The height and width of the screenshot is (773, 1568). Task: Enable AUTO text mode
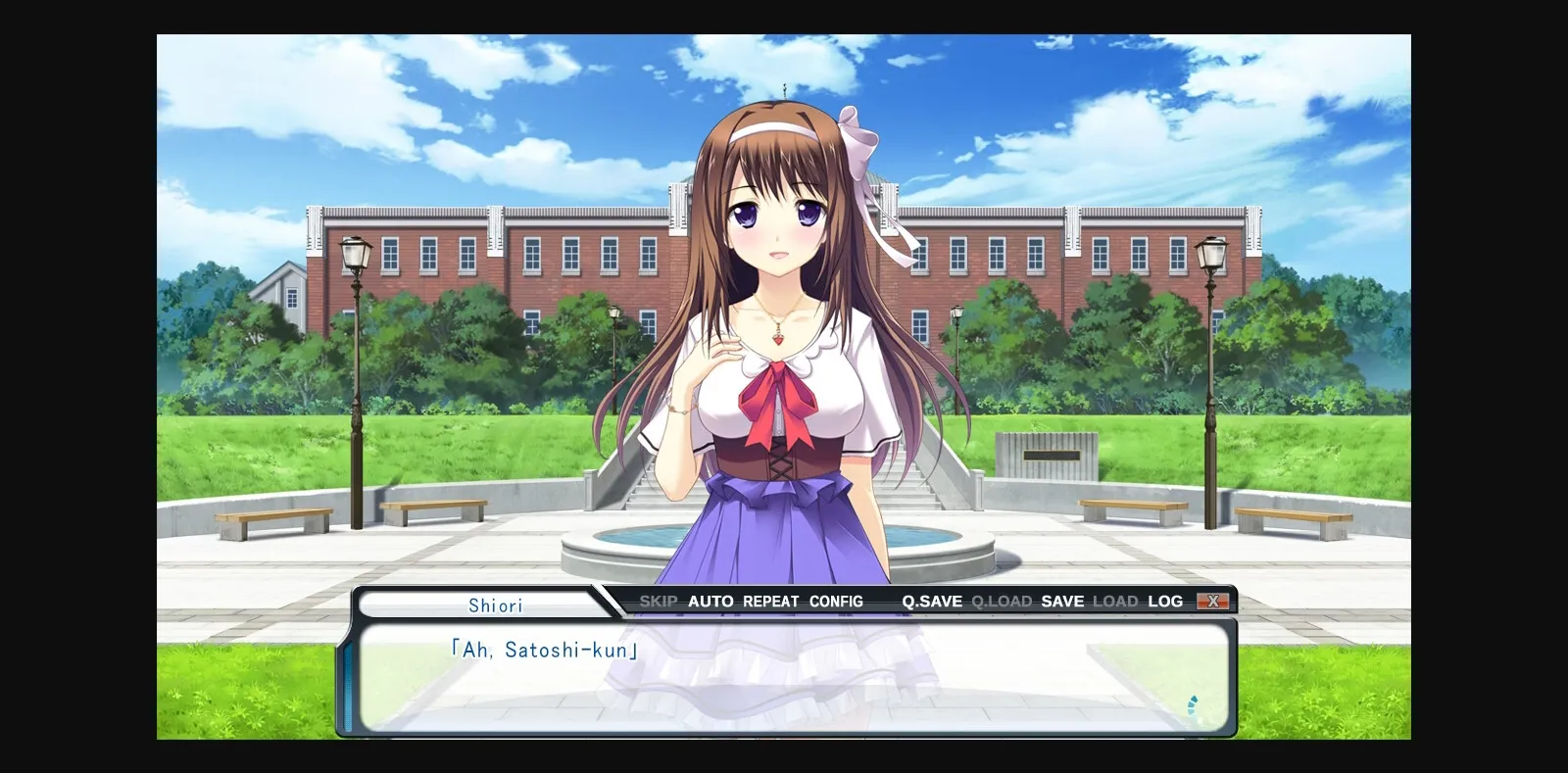coord(709,601)
